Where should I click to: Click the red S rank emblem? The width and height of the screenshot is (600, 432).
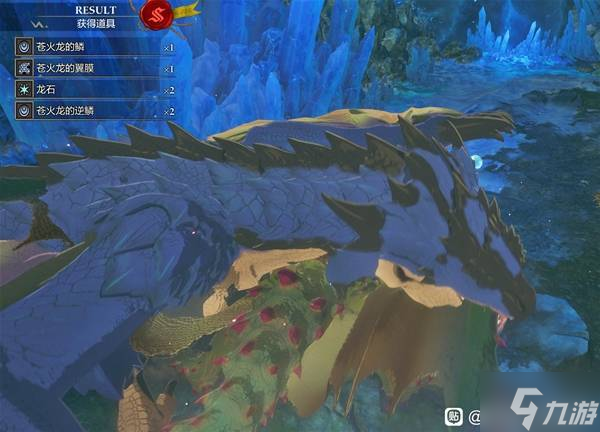157,15
